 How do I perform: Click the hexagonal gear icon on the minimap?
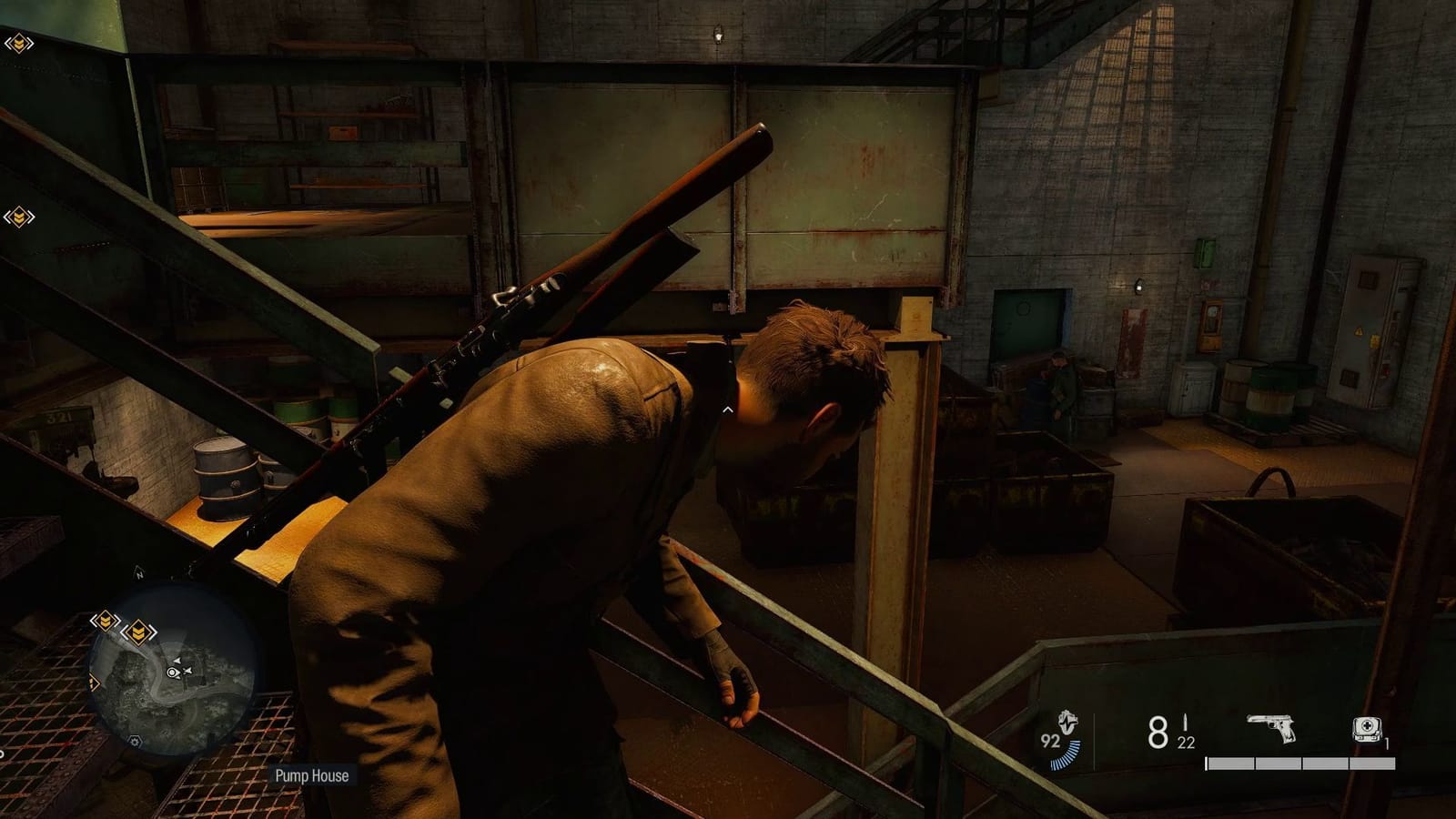coord(135,741)
